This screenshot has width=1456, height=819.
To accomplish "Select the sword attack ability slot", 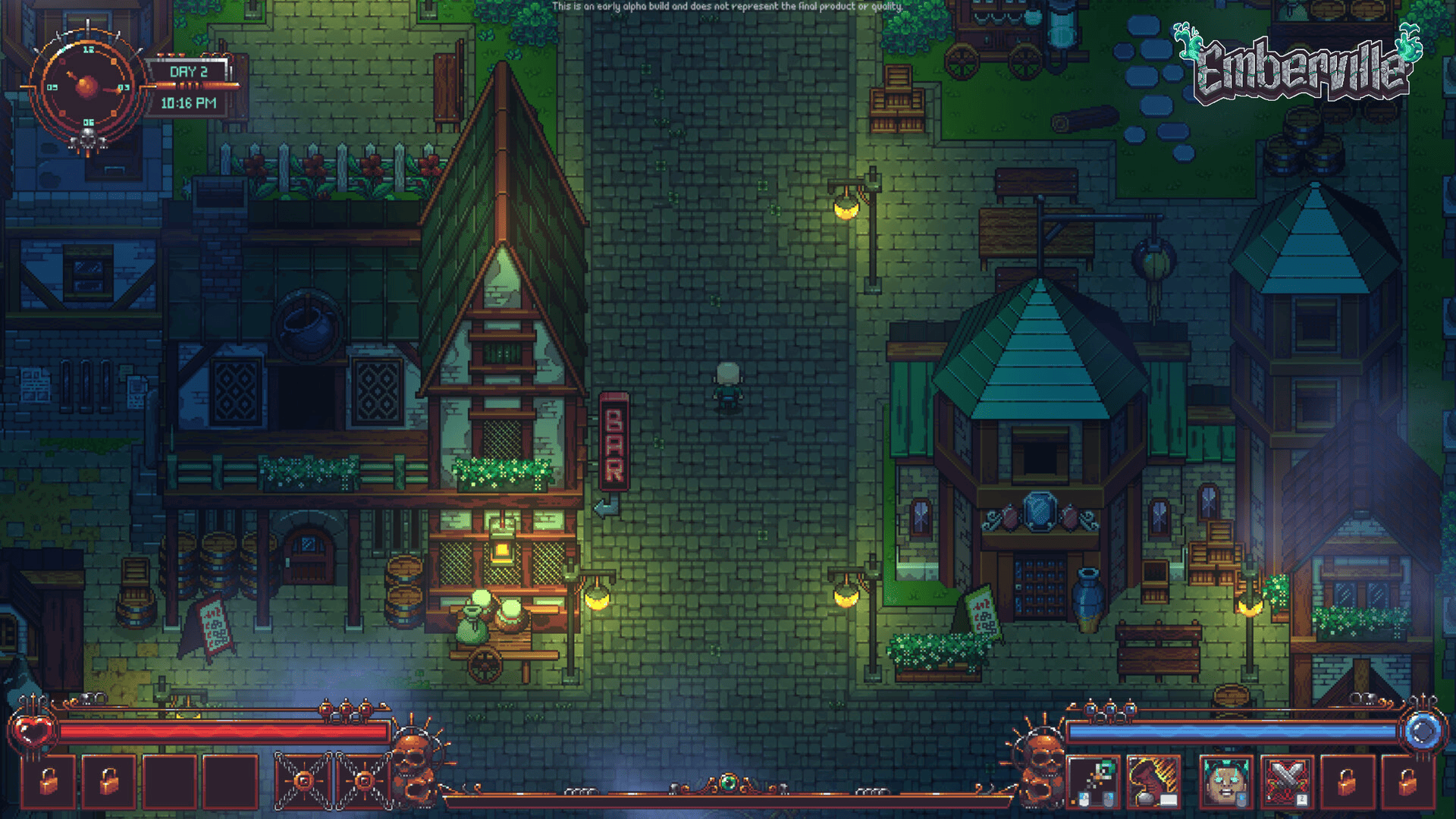I will pyautogui.click(x=1094, y=782).
